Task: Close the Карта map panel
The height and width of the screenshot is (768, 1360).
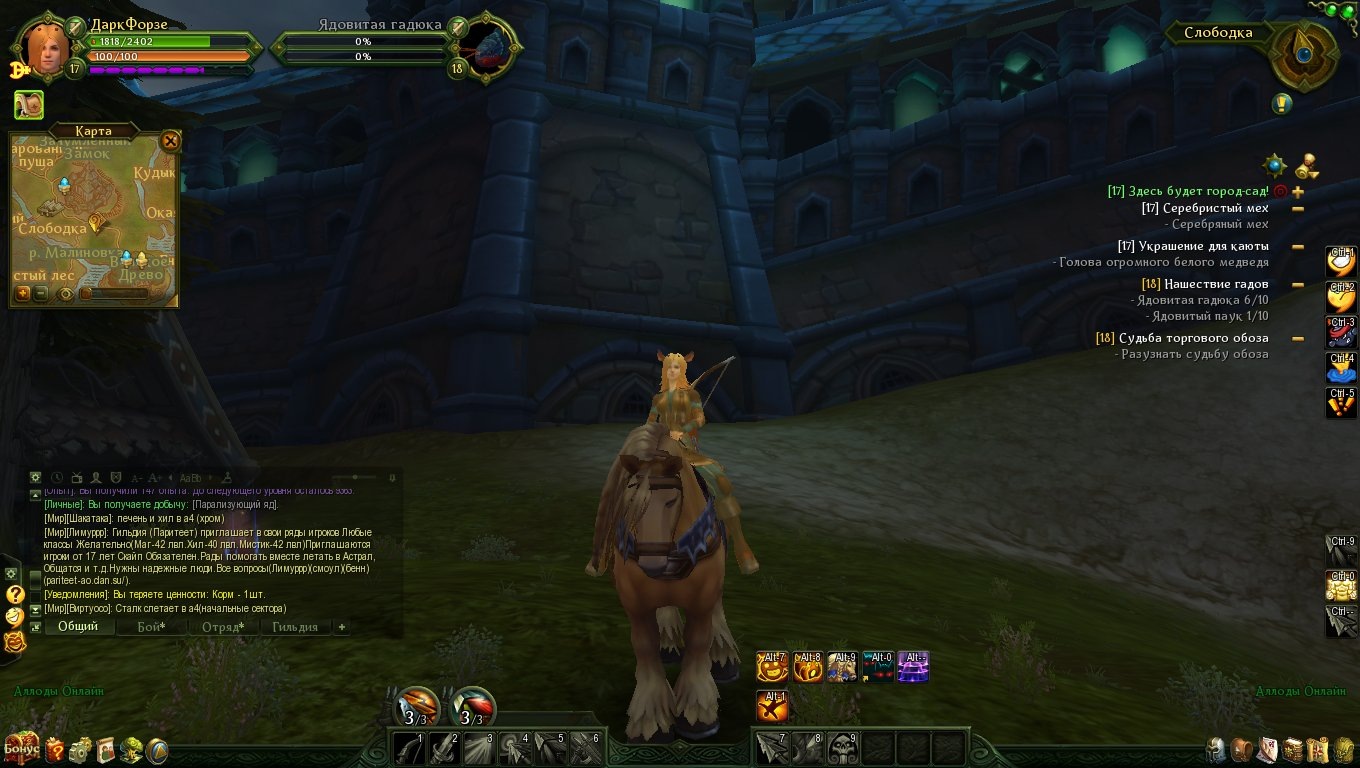Action: (171, 141)
